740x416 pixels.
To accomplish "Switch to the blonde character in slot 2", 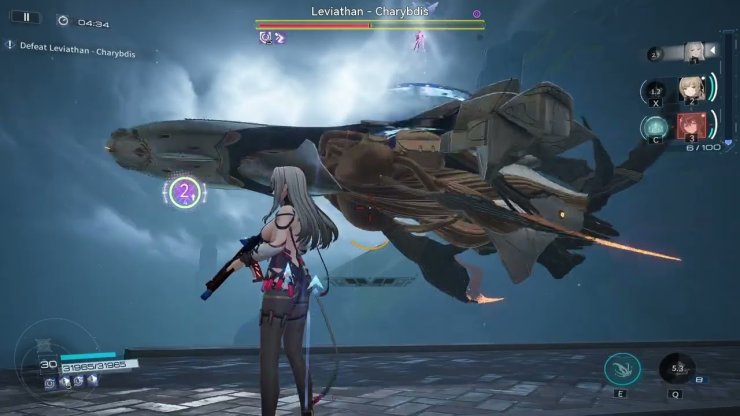I will [x=690, y=90].
